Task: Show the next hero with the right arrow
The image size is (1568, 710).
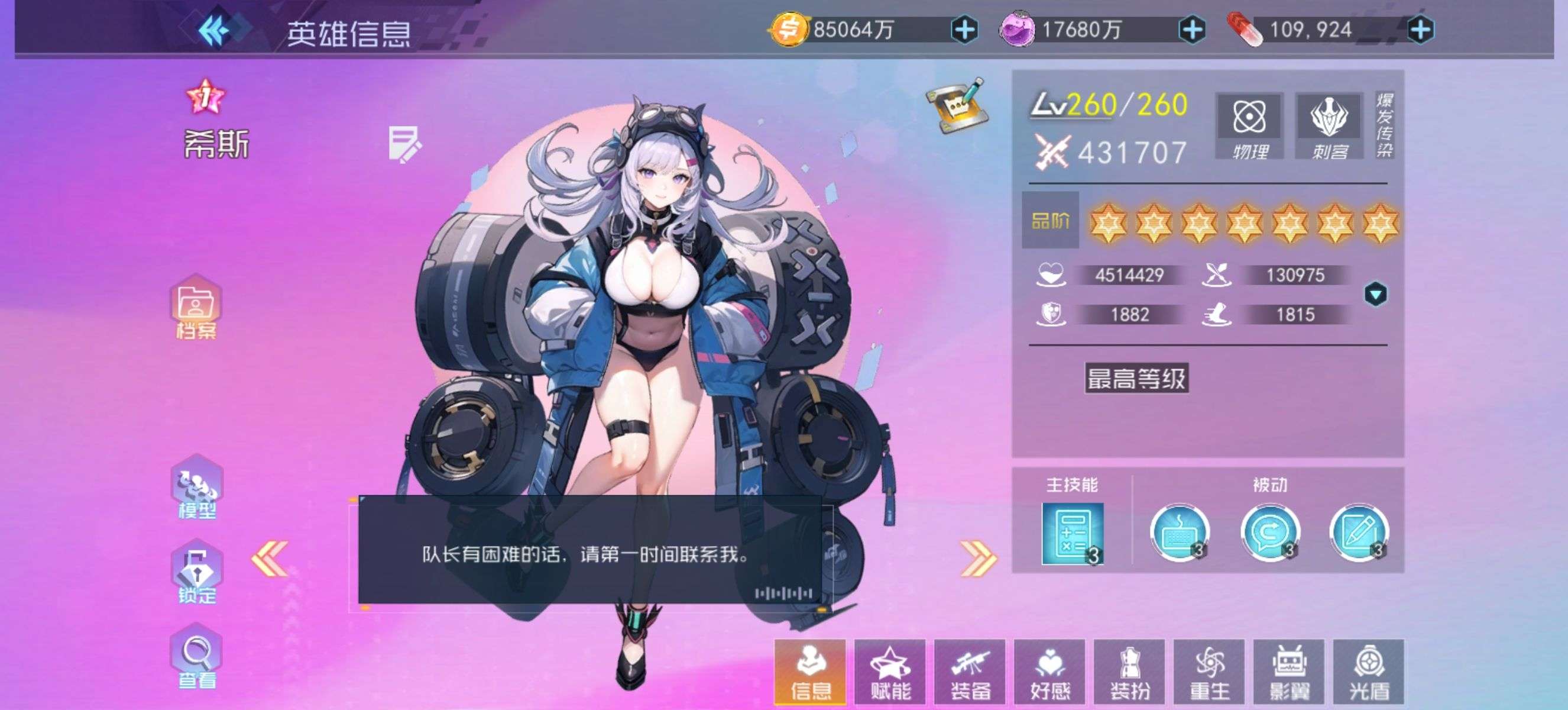Action: [978, 558]
